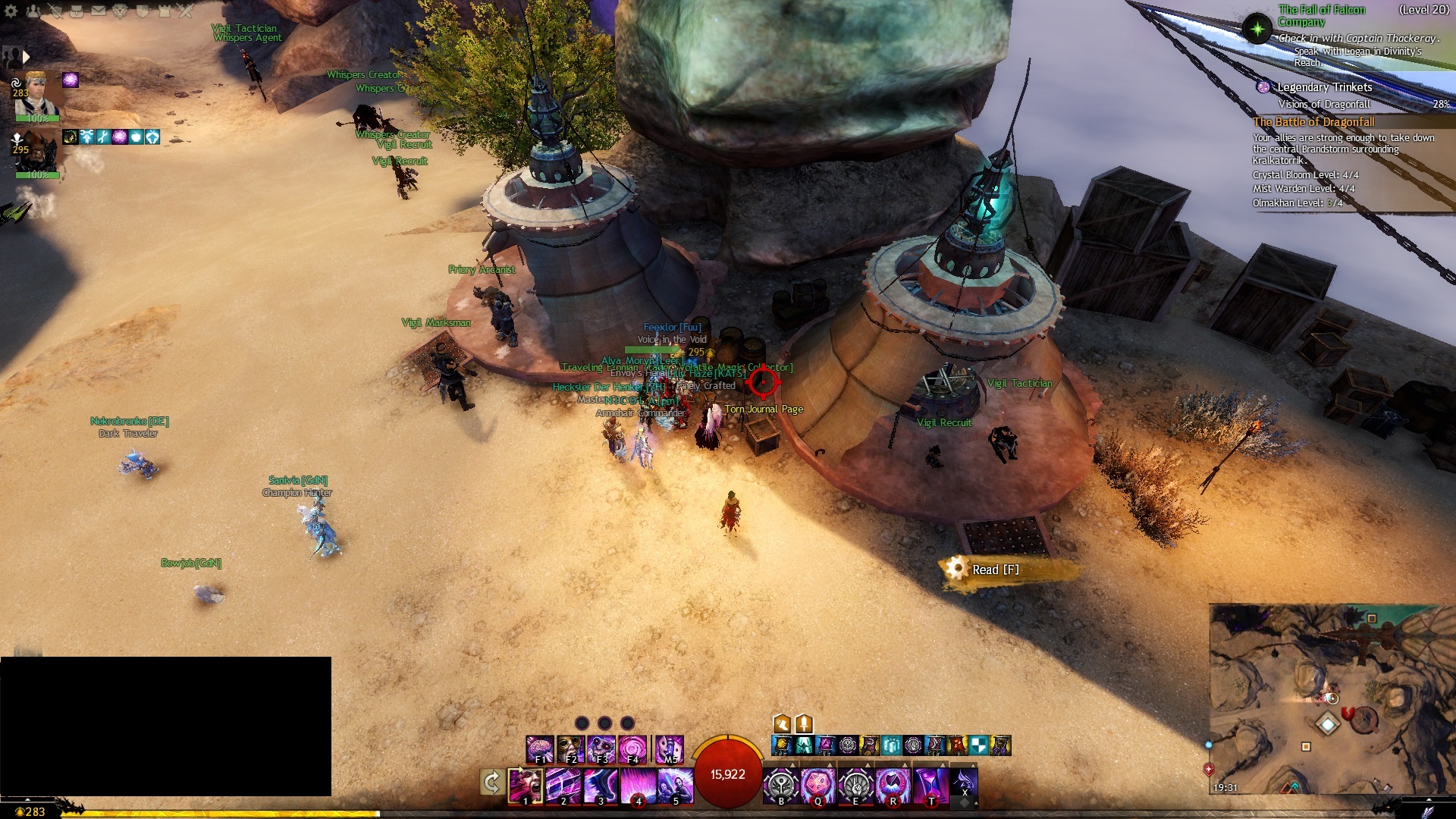Activate the dice utility skill Q
Image resolution: width=1456 pixels, height=819 pixels.
(818, 784)
